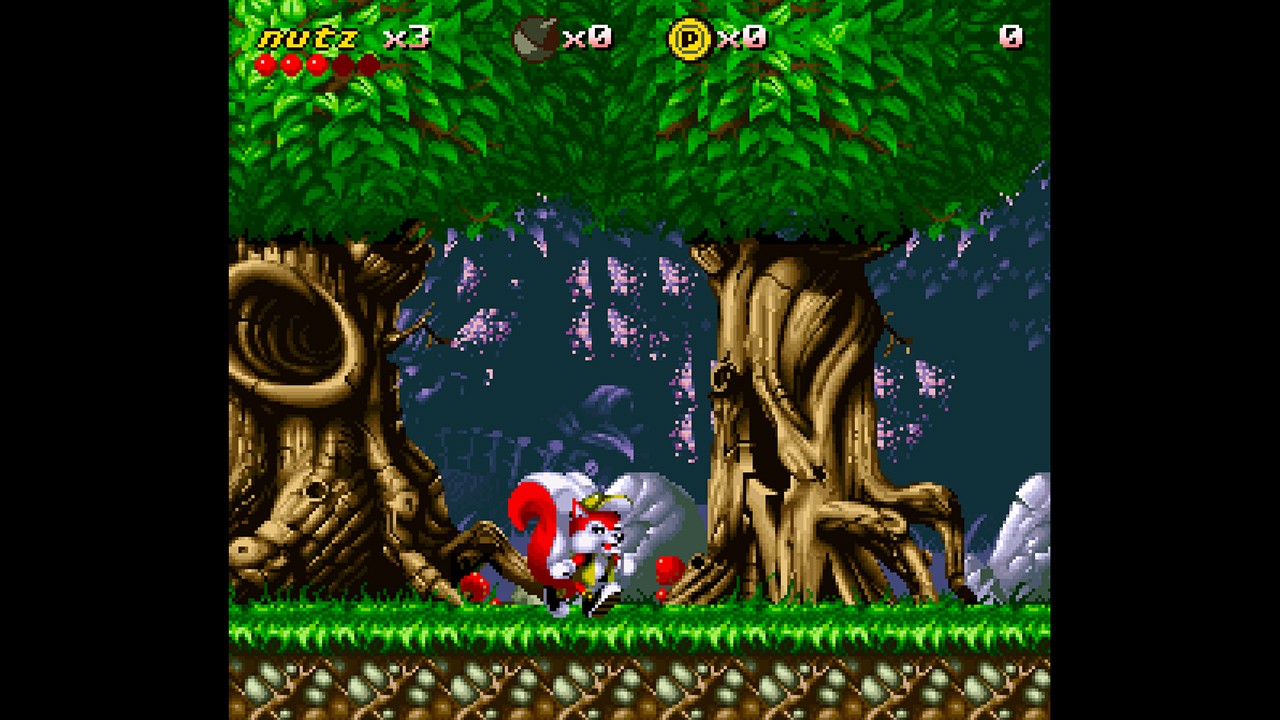Click the nut ammo icon
Screen dimensions: 1280x720
[x=534, y=39]
